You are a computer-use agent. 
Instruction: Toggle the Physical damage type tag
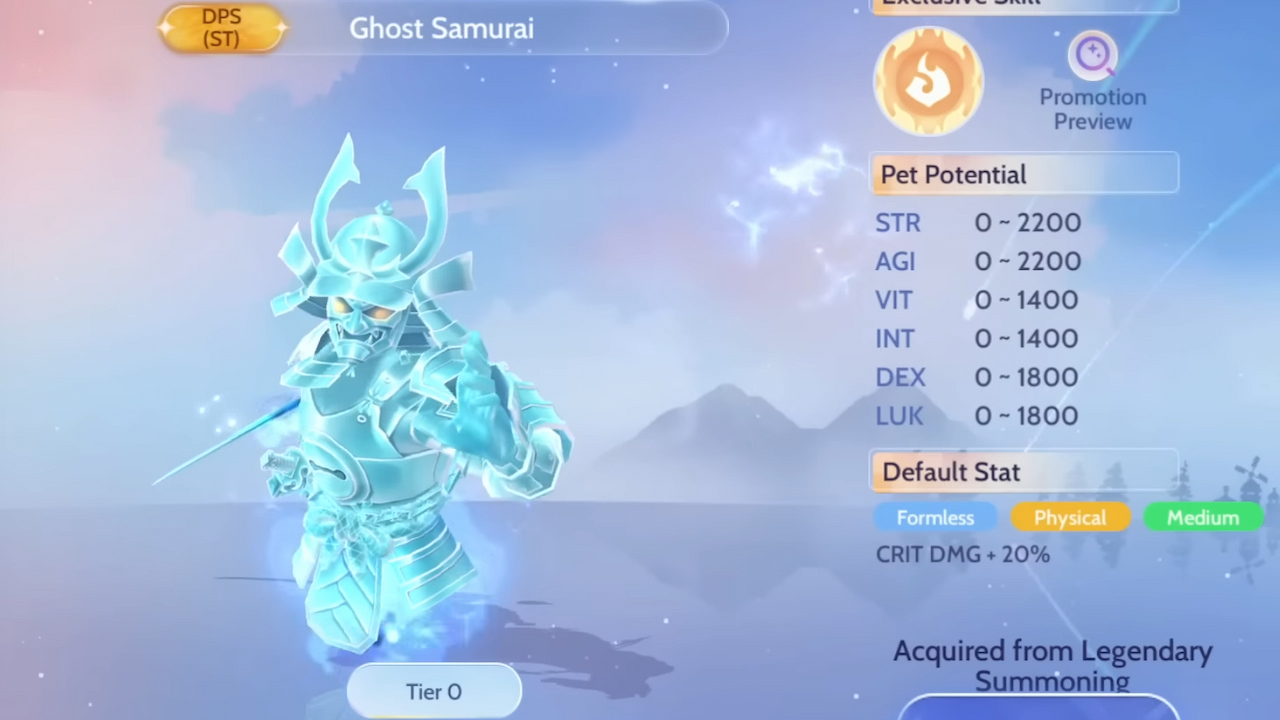click(1070, 517)
